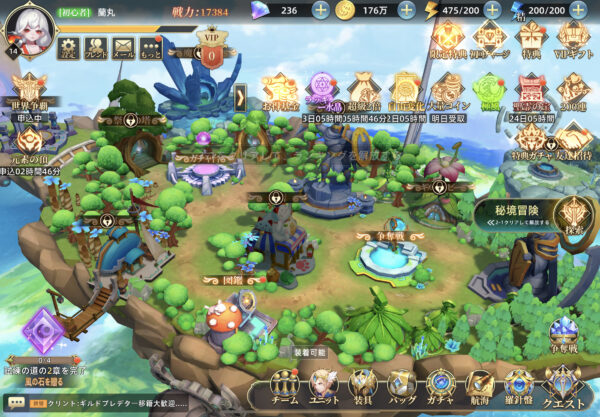Add gold coins with the plus button
Screen dimensions: 600x417
click(406, 10)
